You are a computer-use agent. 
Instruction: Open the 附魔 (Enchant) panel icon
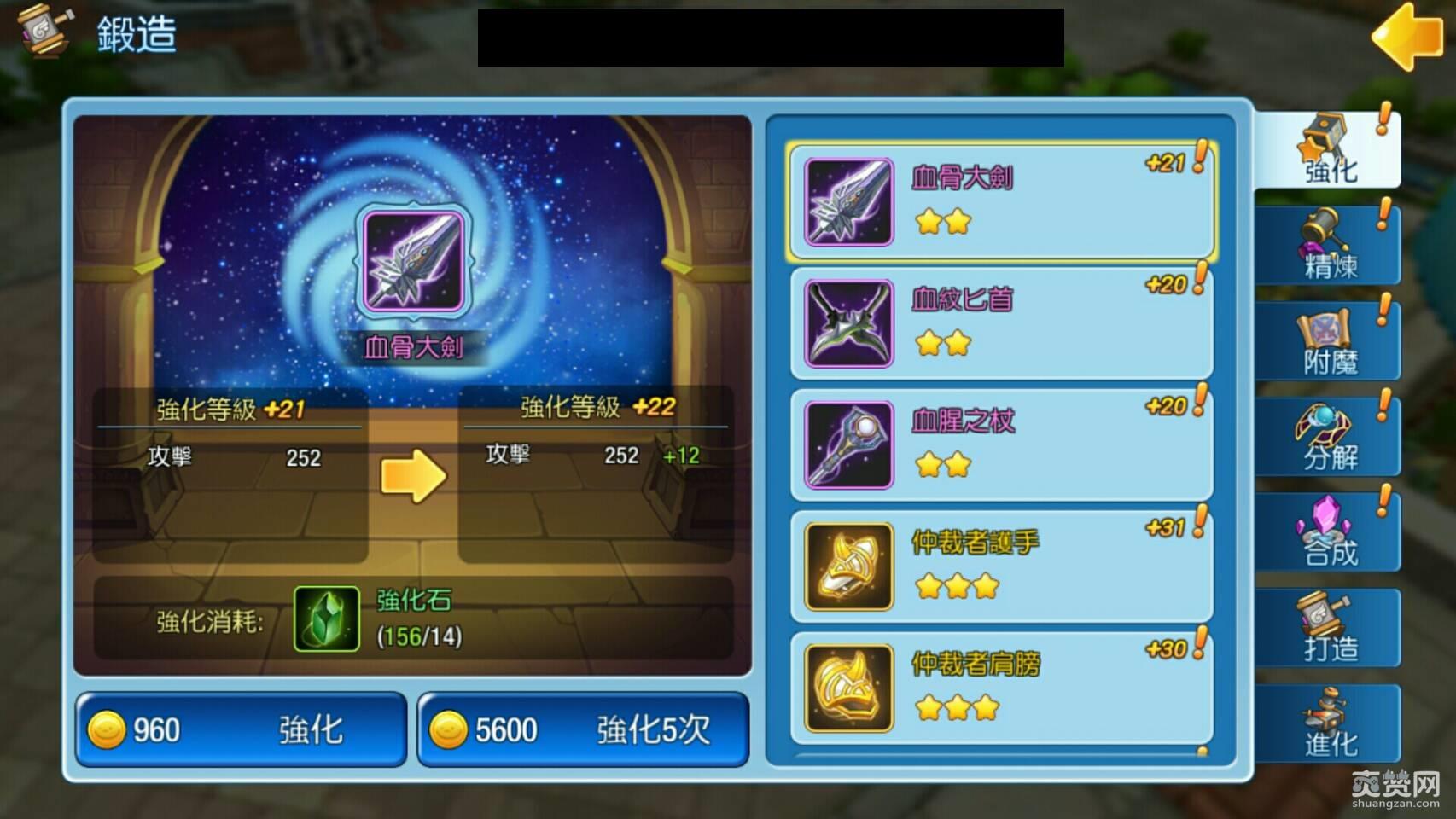point(1328,340)
